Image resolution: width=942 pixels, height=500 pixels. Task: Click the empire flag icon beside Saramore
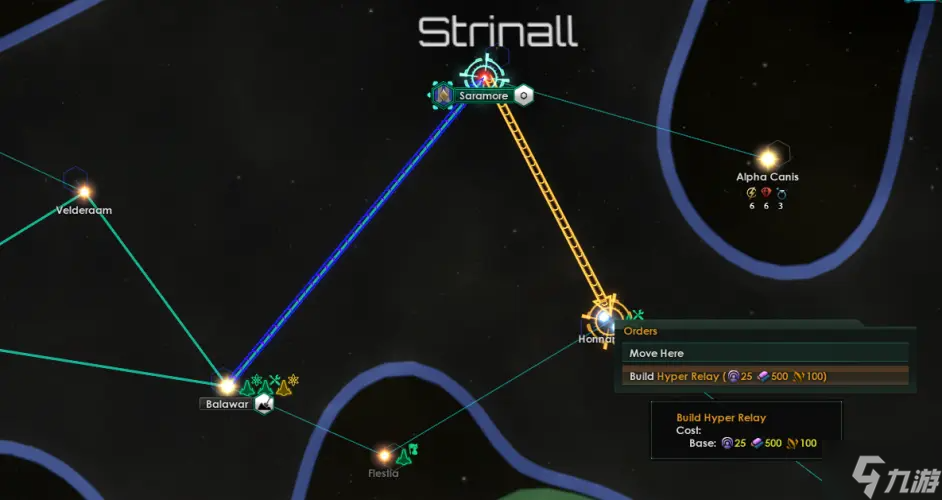click(x=442, y=96)
